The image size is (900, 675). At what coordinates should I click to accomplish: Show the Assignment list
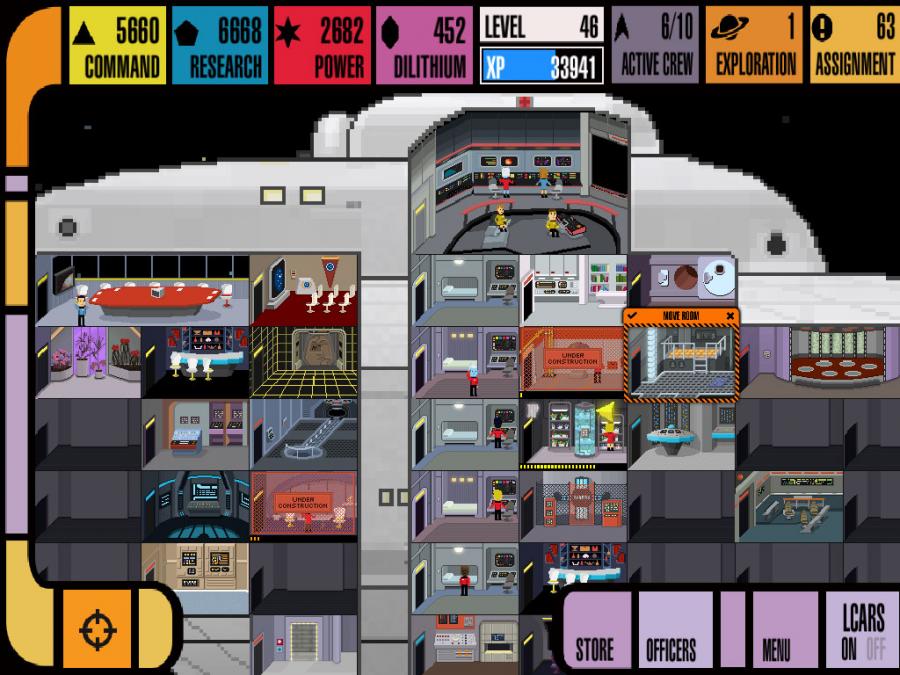pos(853,45)
